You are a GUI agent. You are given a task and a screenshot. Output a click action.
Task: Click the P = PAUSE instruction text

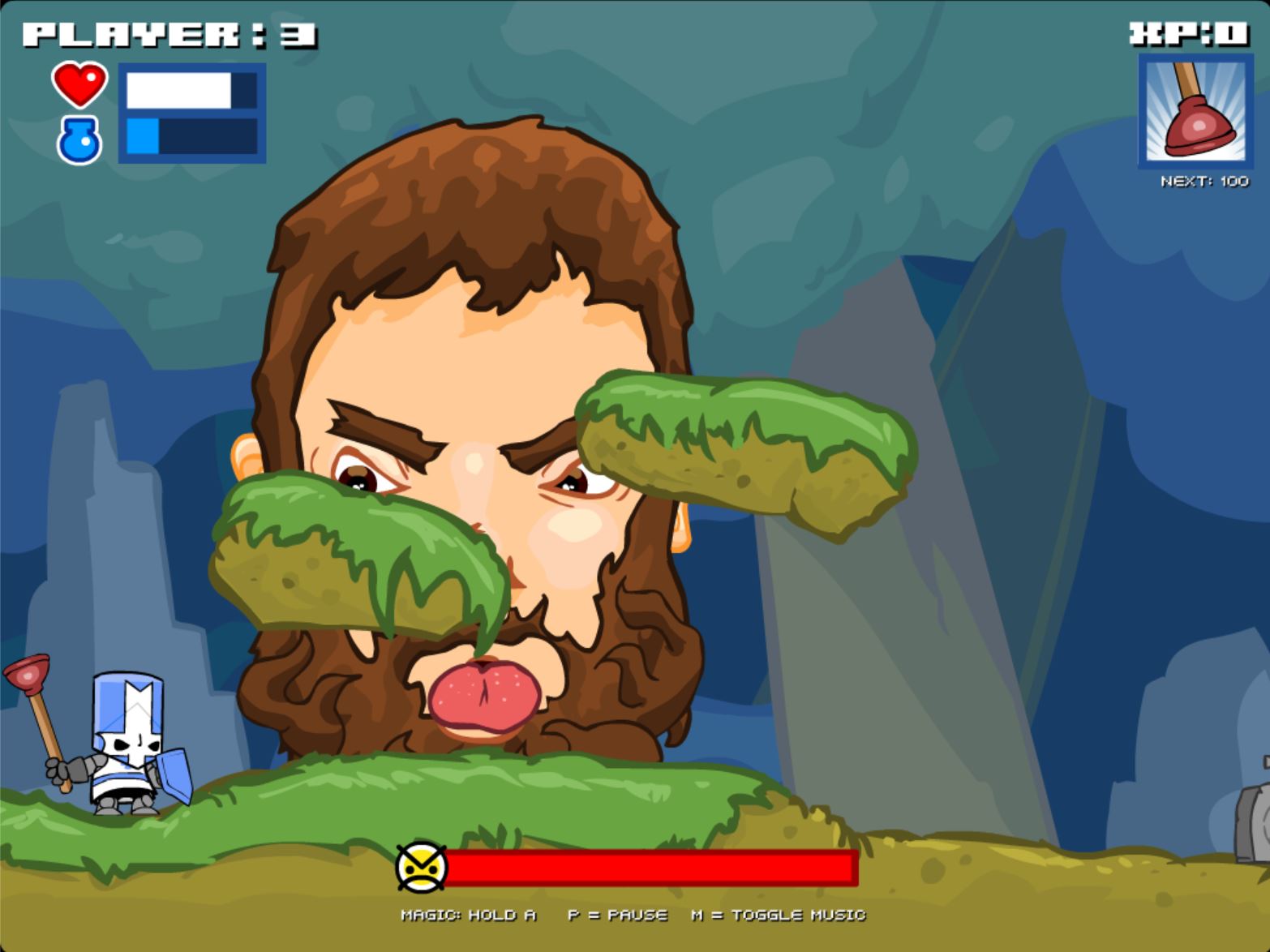[617, 916]
